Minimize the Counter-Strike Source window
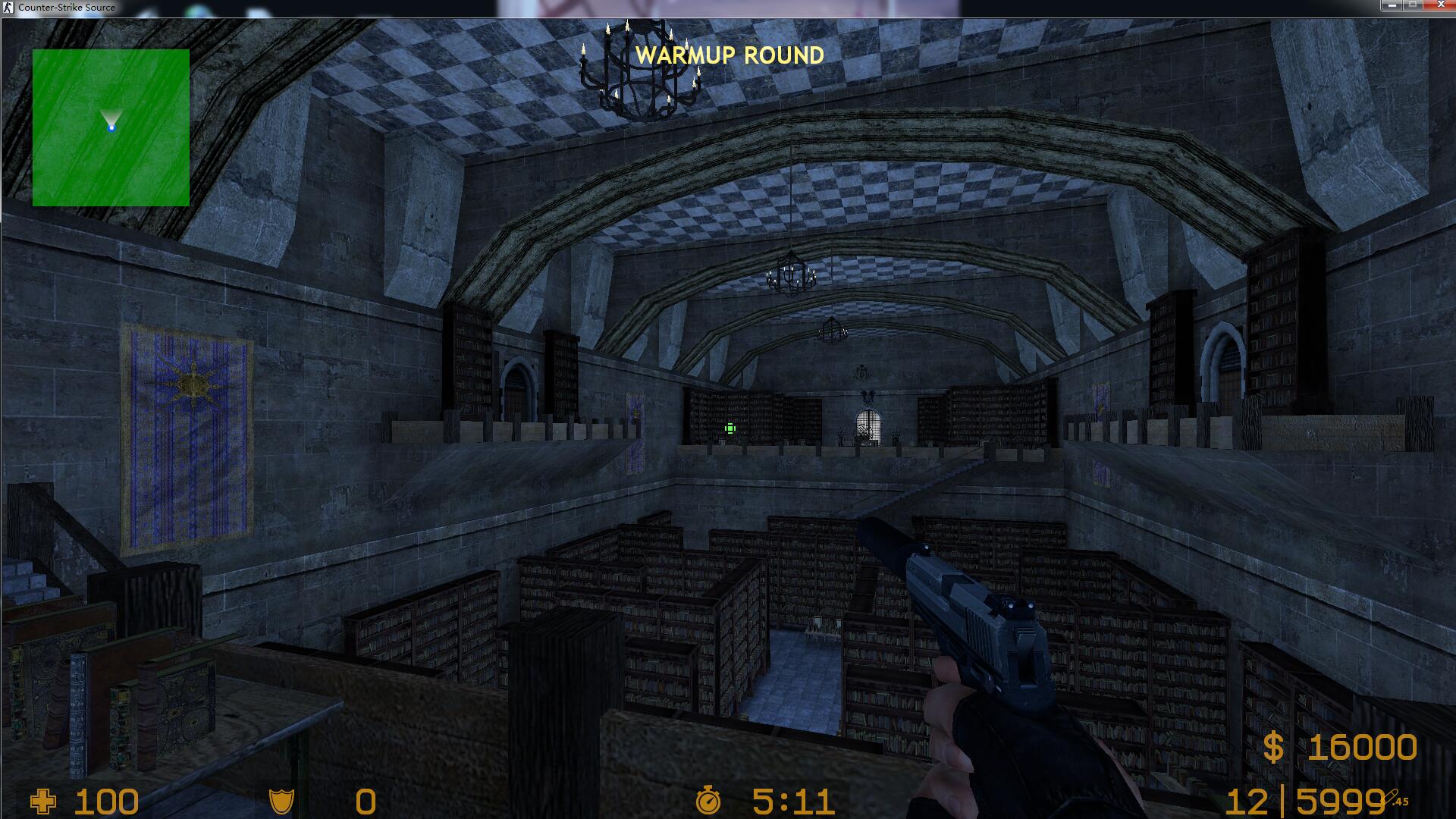This screenshot has height=819, width=1456. [1392, 5]
